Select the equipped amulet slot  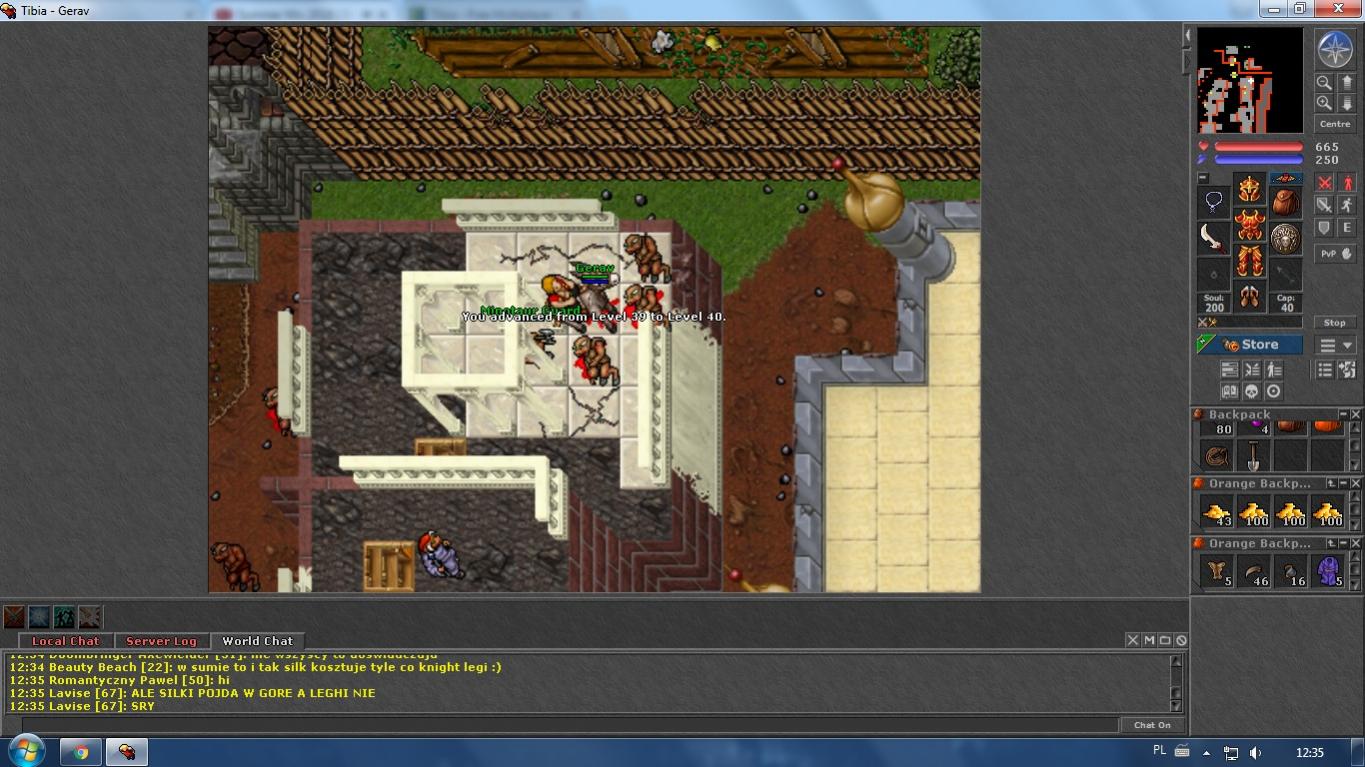coord(1214,202)
